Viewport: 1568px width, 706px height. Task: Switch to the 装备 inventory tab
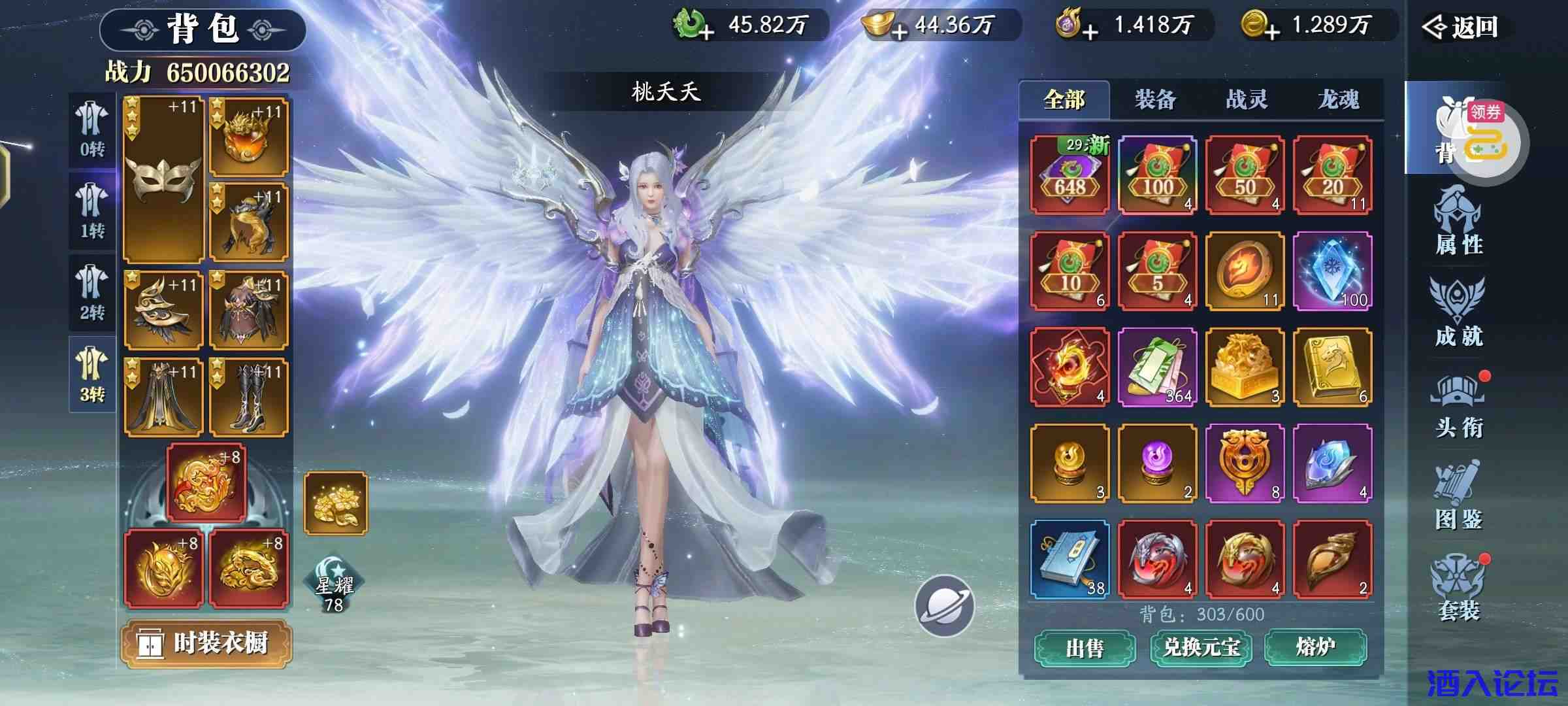(1155, 98)
